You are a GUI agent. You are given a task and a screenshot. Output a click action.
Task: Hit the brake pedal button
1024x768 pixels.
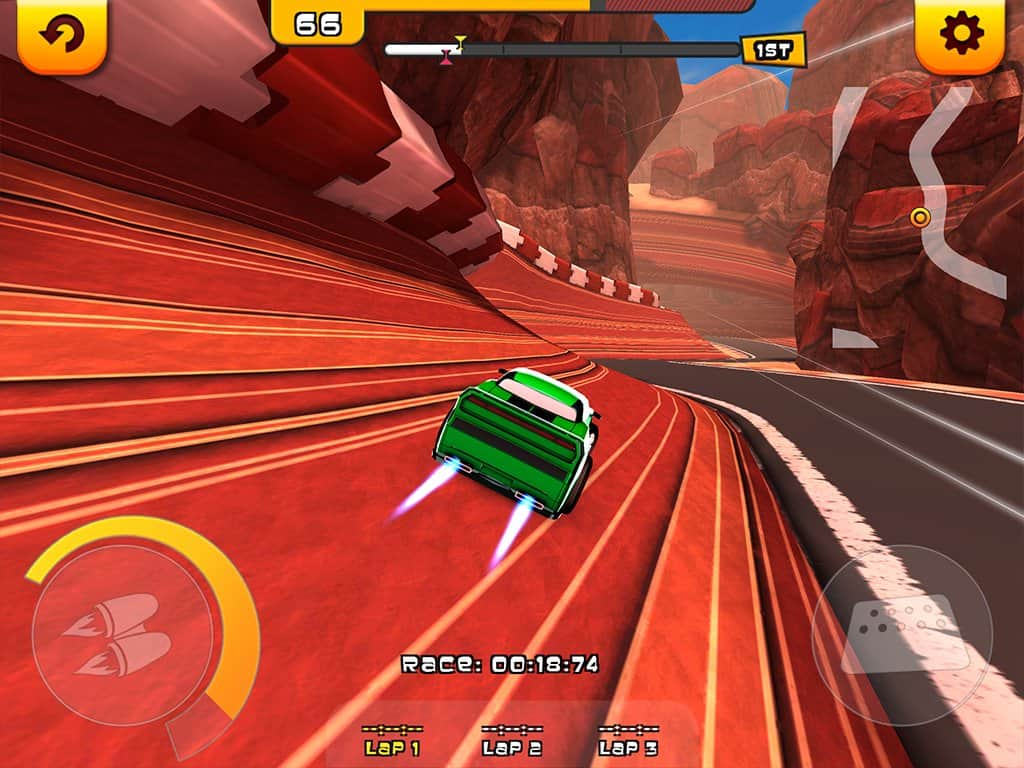pos(902,634)
